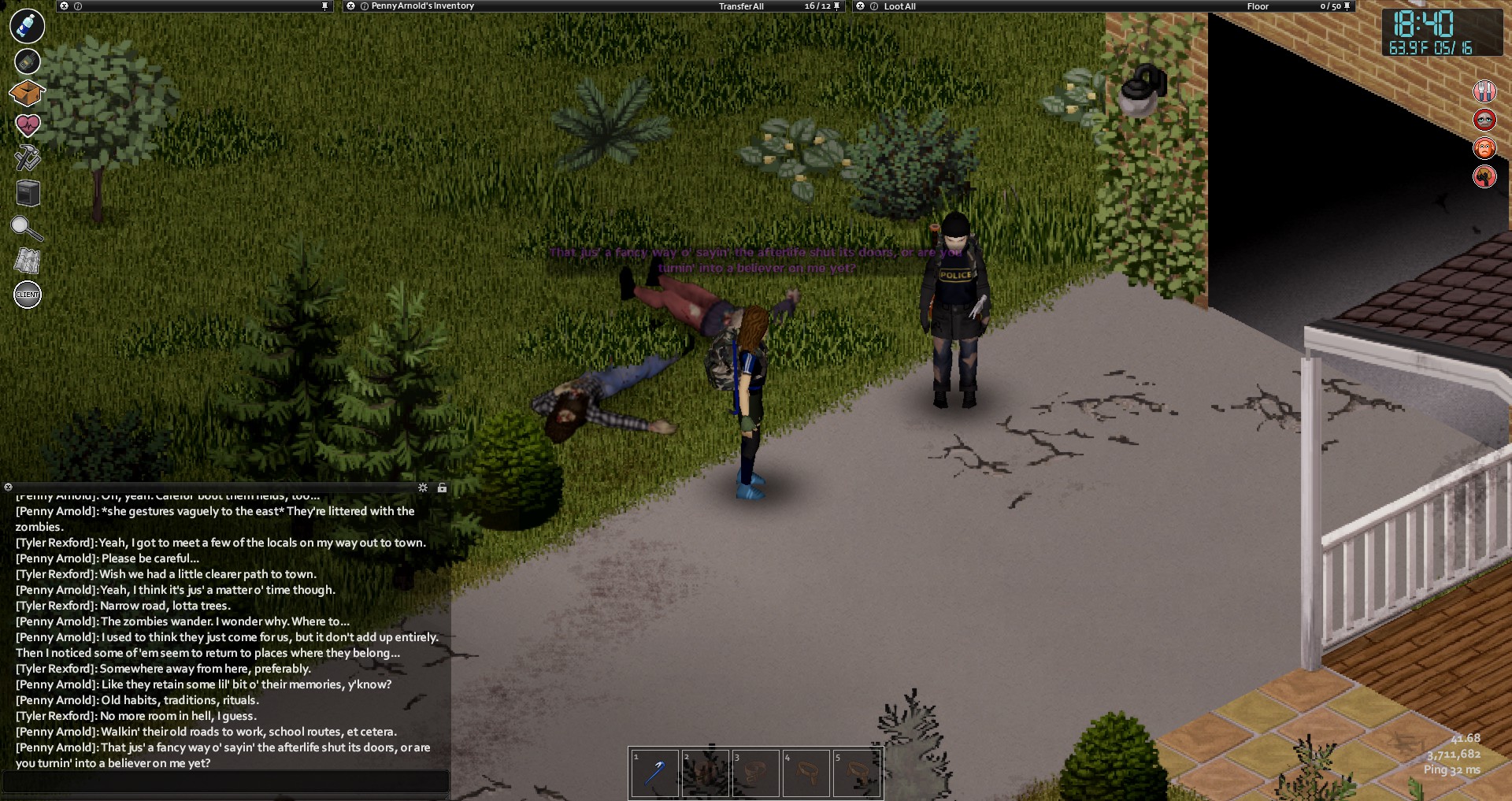Open the chat settings gear
The height and width of the screenshot is (801, 1512).
click(423, 488)
